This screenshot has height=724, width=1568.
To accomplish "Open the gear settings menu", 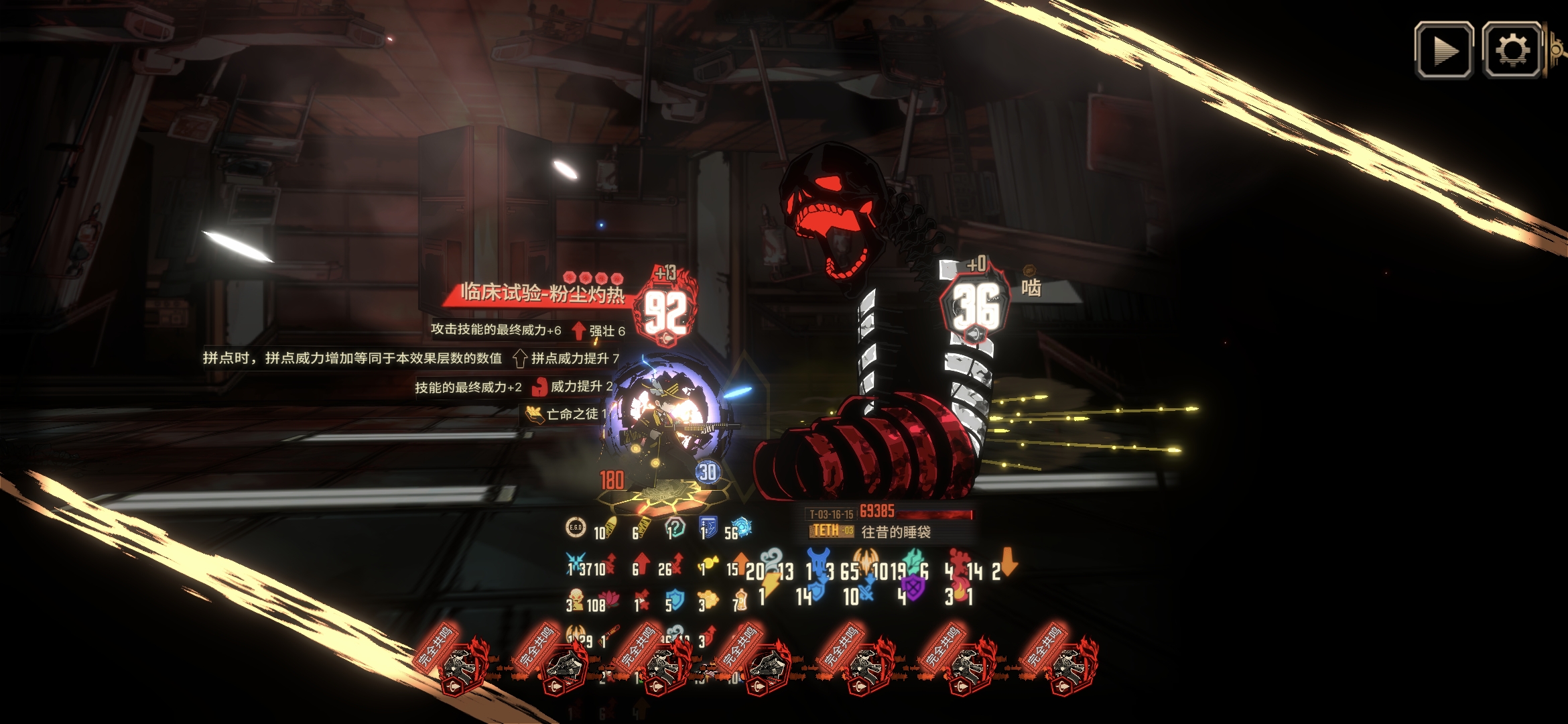I will (1511, 50).
